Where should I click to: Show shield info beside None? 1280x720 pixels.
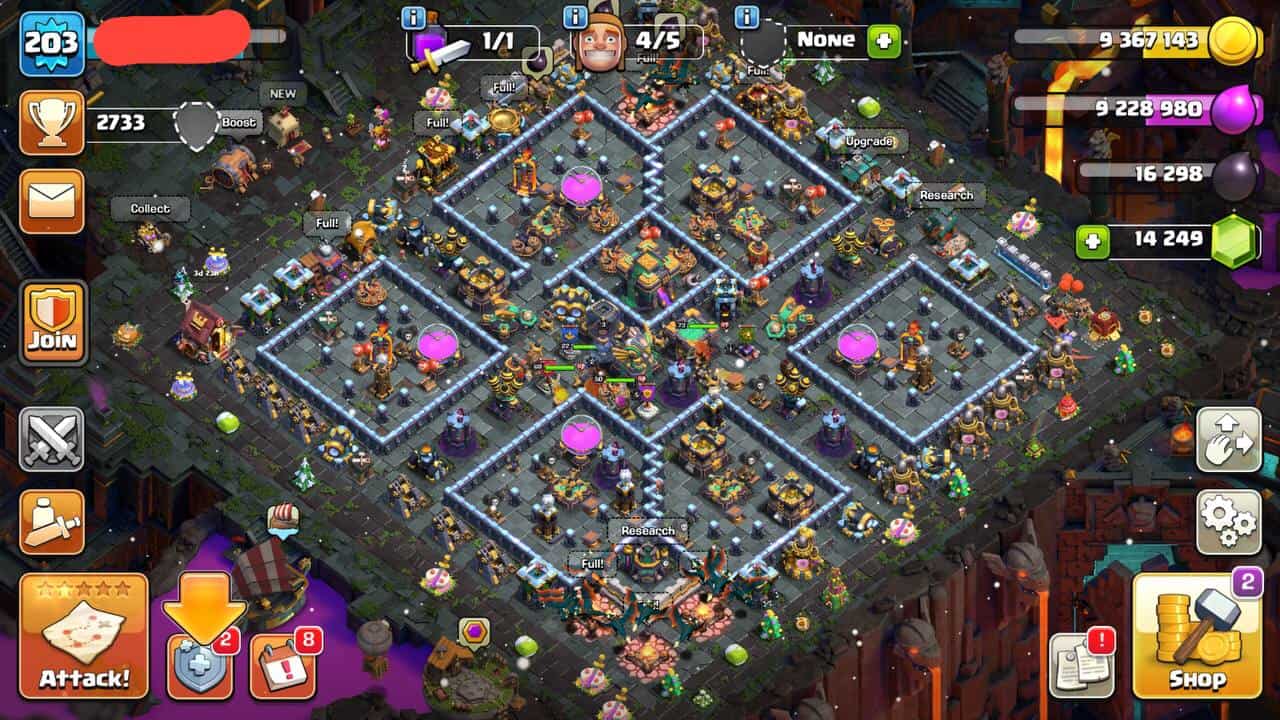coord(746,17)
